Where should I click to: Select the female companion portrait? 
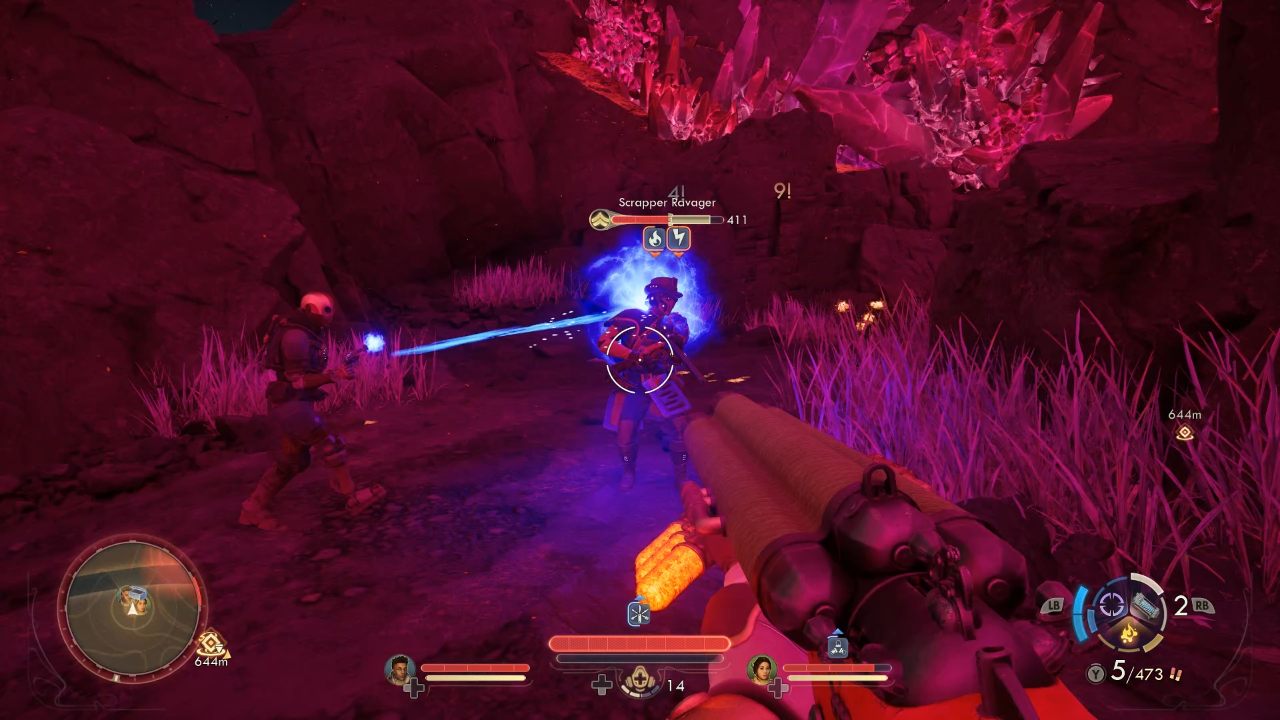pyautogui.click(x=762, y=670)
